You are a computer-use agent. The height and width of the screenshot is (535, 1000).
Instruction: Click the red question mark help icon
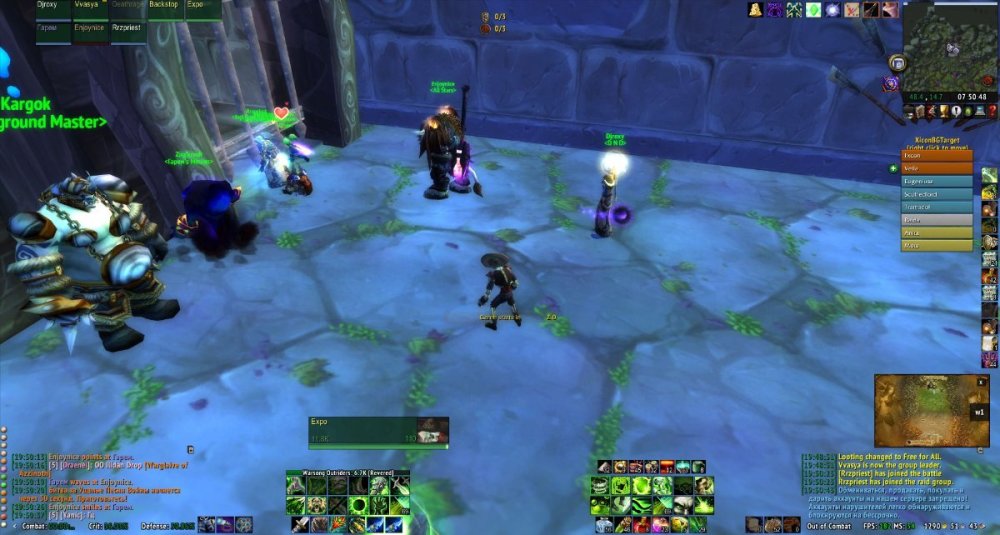pyautogui.click(x=992, y=110)
